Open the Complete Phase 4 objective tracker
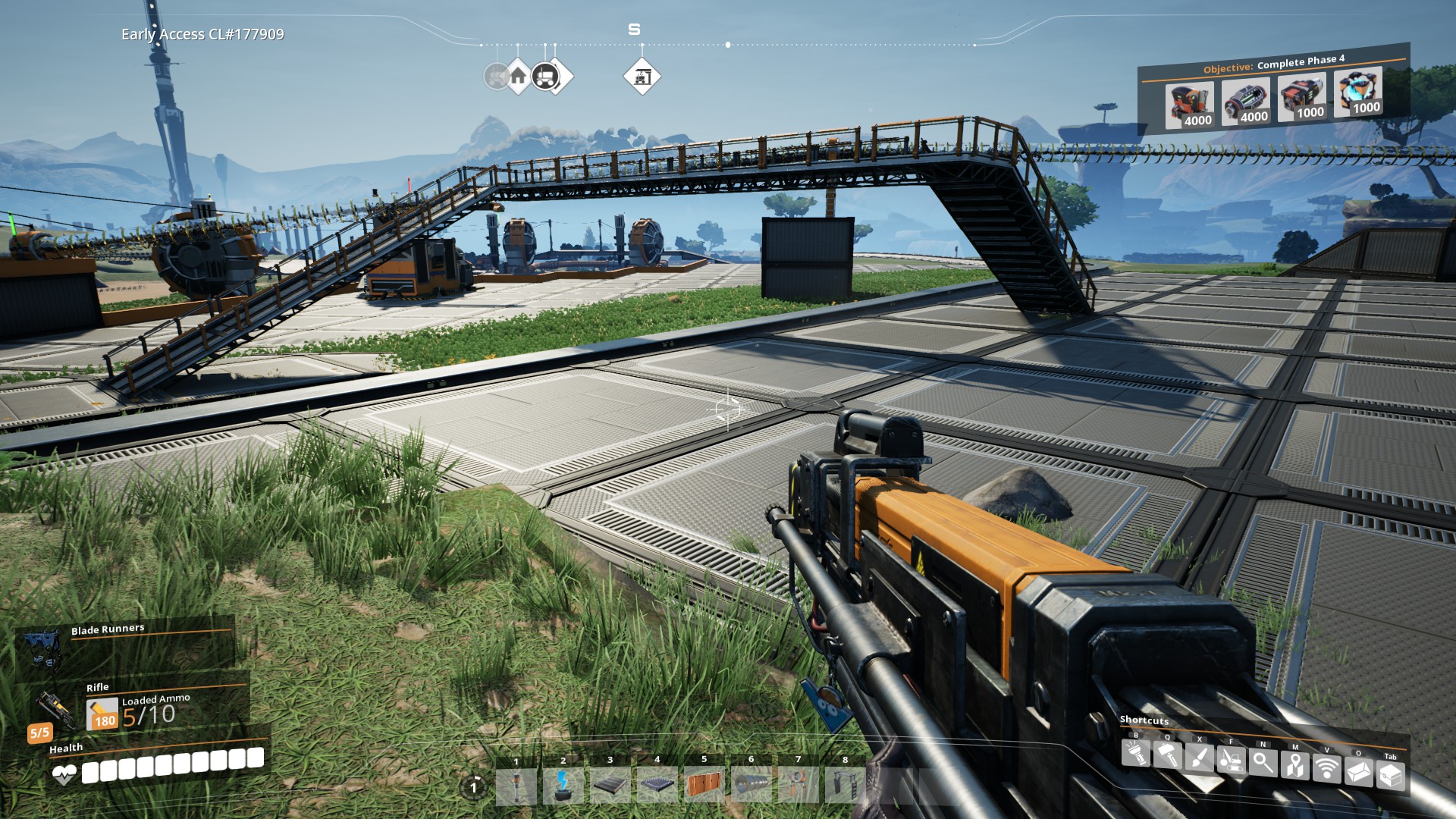The image size is (1456, 819). tap(1273, 64)
